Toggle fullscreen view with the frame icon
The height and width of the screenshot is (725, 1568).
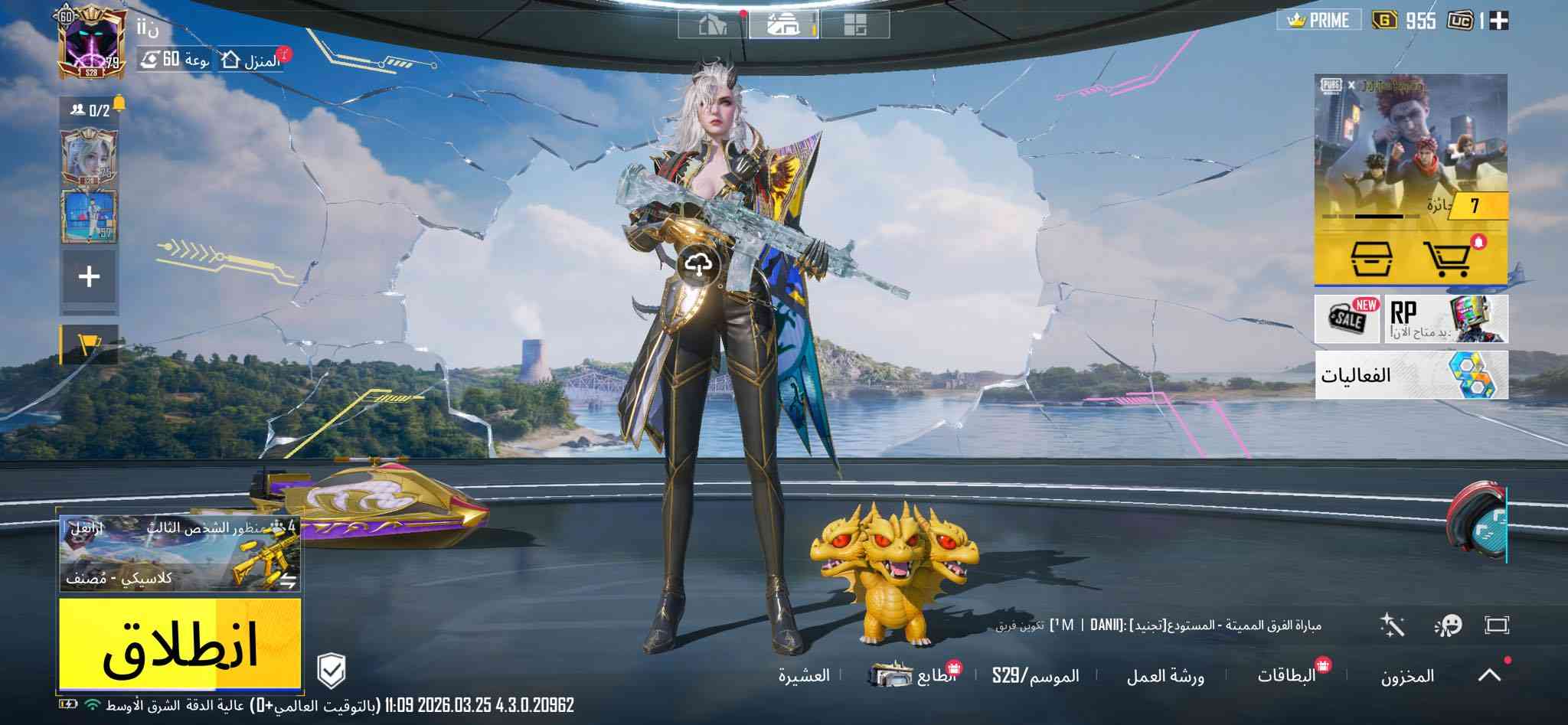coord(1496,625)
